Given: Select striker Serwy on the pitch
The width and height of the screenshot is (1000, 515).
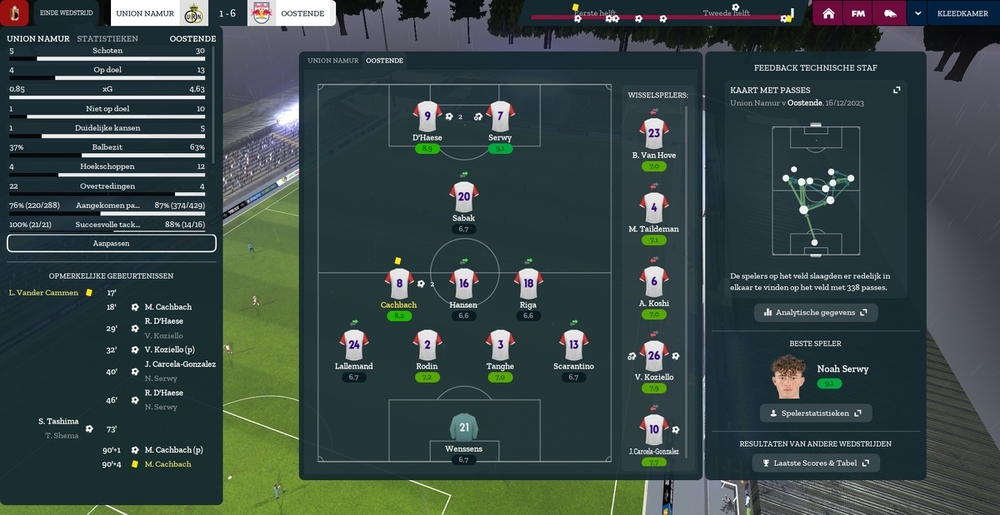Looking at the screenshot, I should (x=500, y=117).
